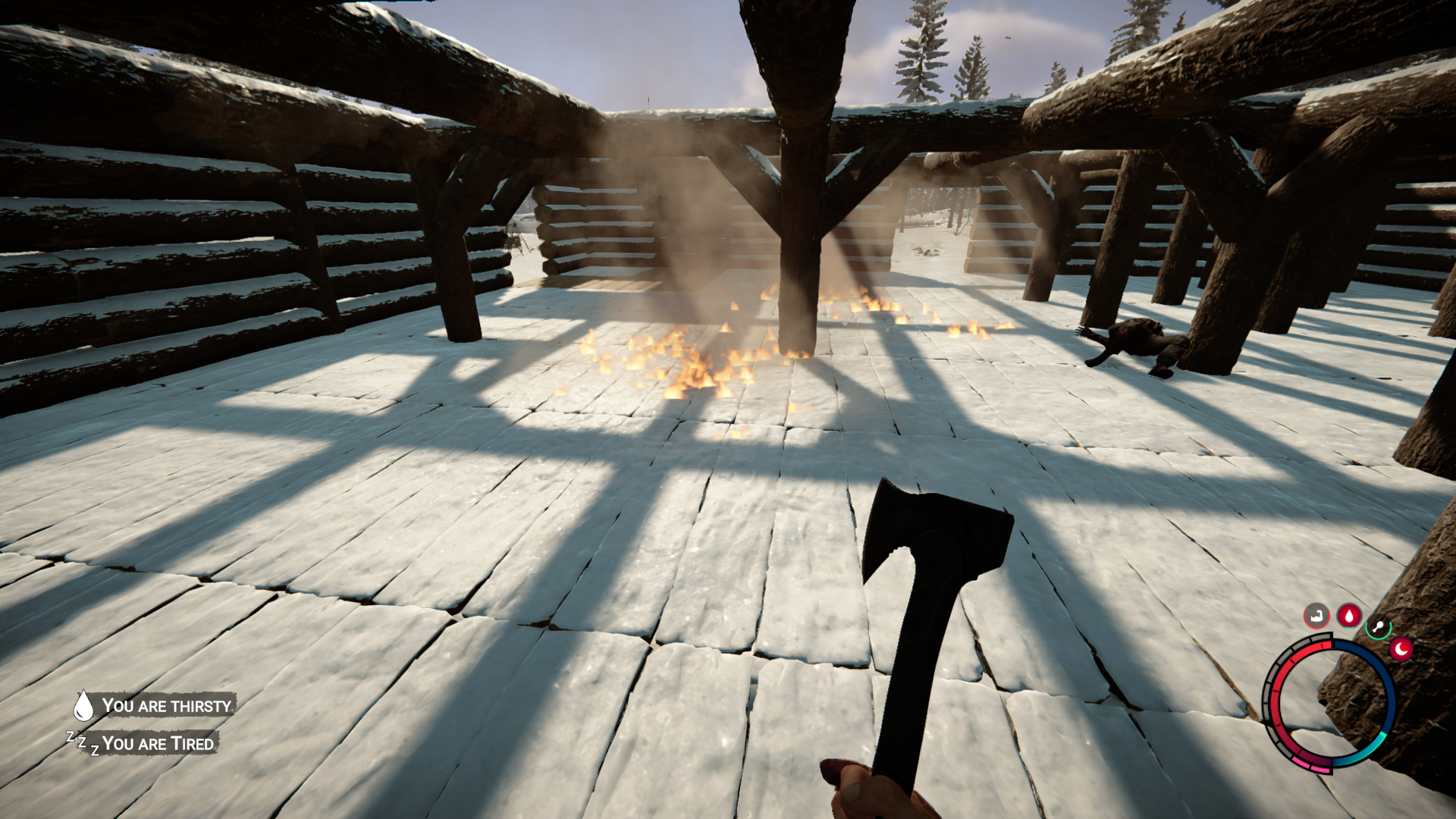Expand the You are thirsty notification
The height and width of the screenshot is (819, 1456).
point(167,707)
